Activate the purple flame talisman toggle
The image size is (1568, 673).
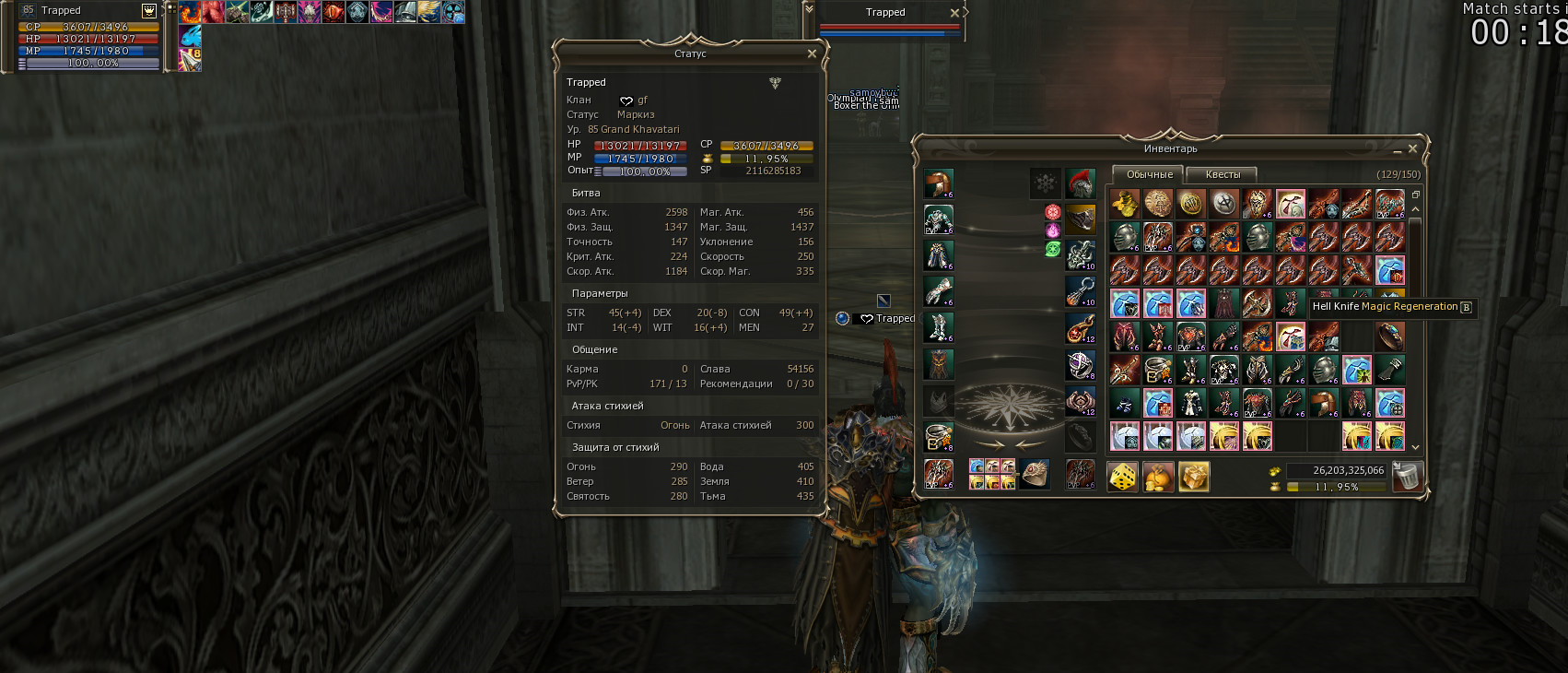(1051, 229)
